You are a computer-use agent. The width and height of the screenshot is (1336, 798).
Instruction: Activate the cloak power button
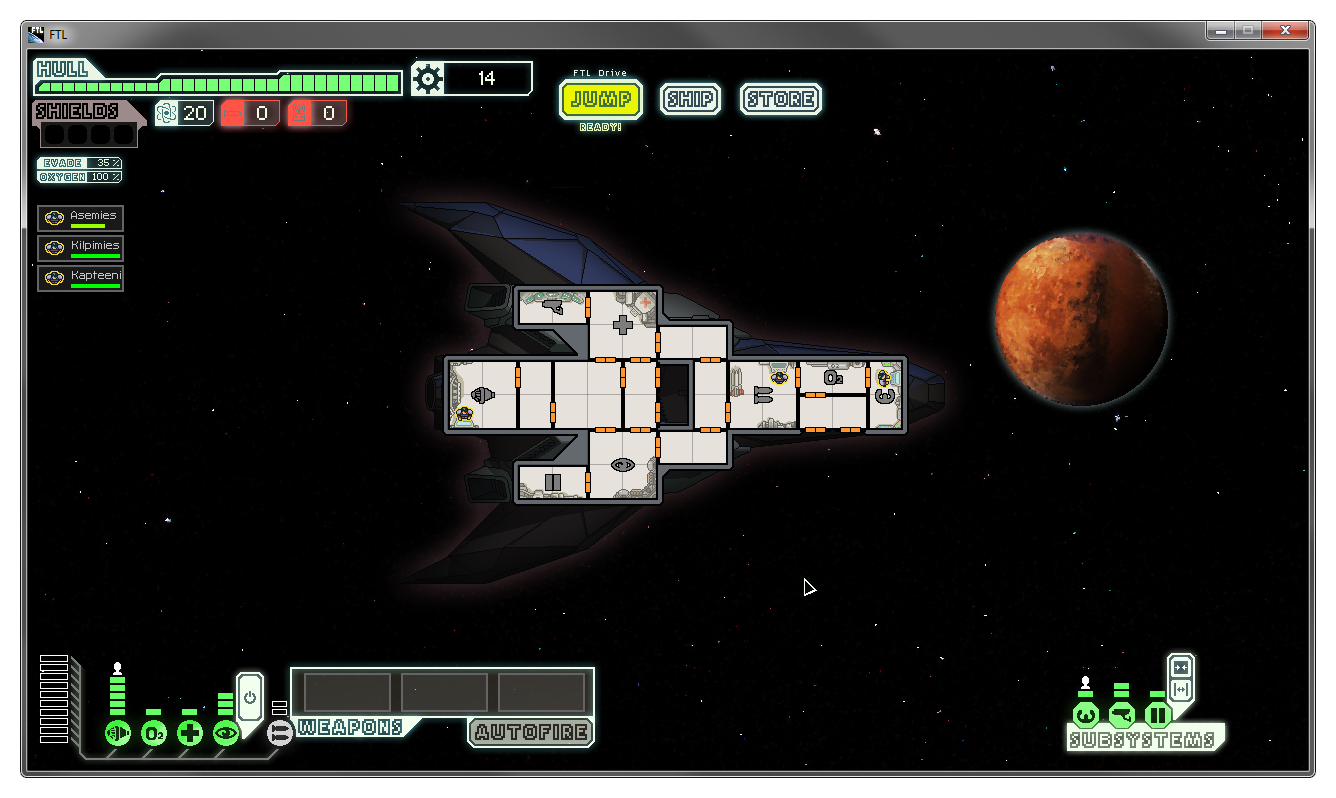(x=250, y=696)
